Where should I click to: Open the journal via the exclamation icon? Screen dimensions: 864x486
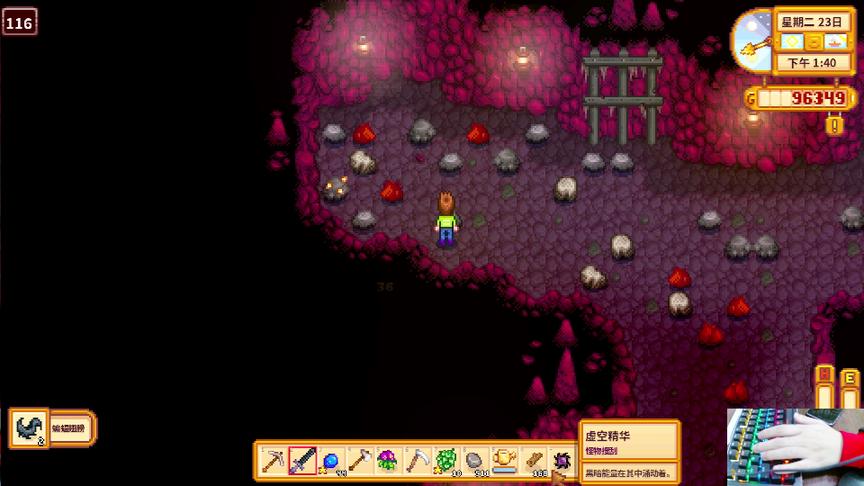[x=835, y=126]
